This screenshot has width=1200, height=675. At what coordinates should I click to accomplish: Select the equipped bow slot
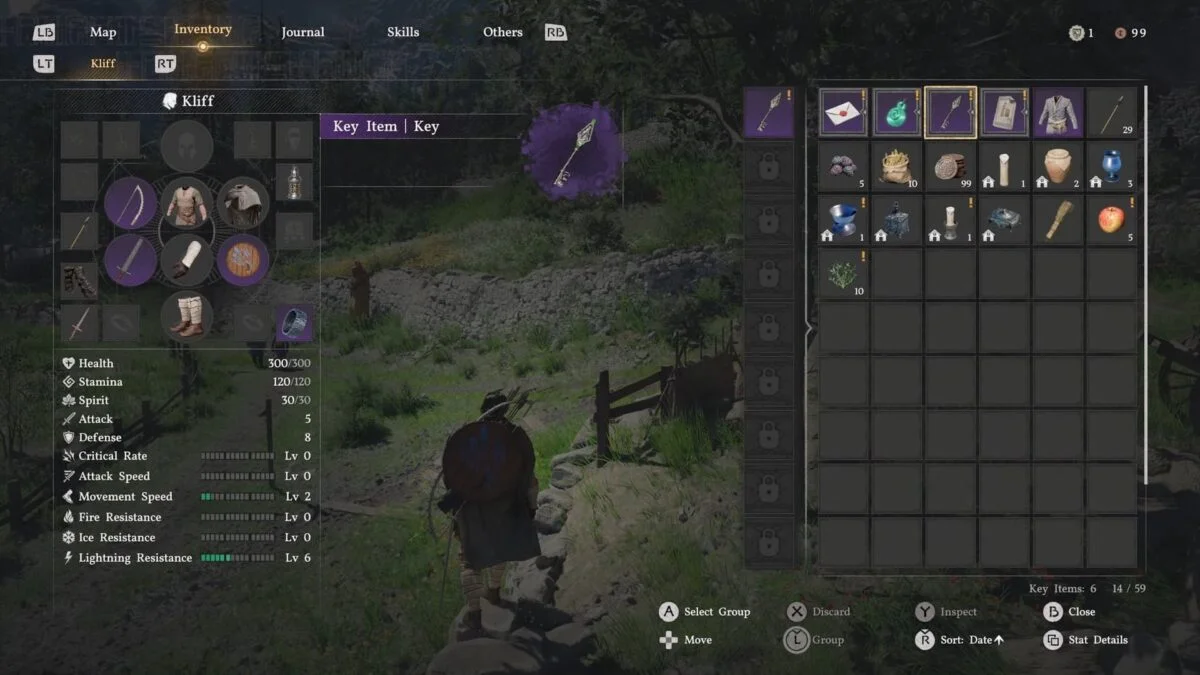tap(130, 203)
